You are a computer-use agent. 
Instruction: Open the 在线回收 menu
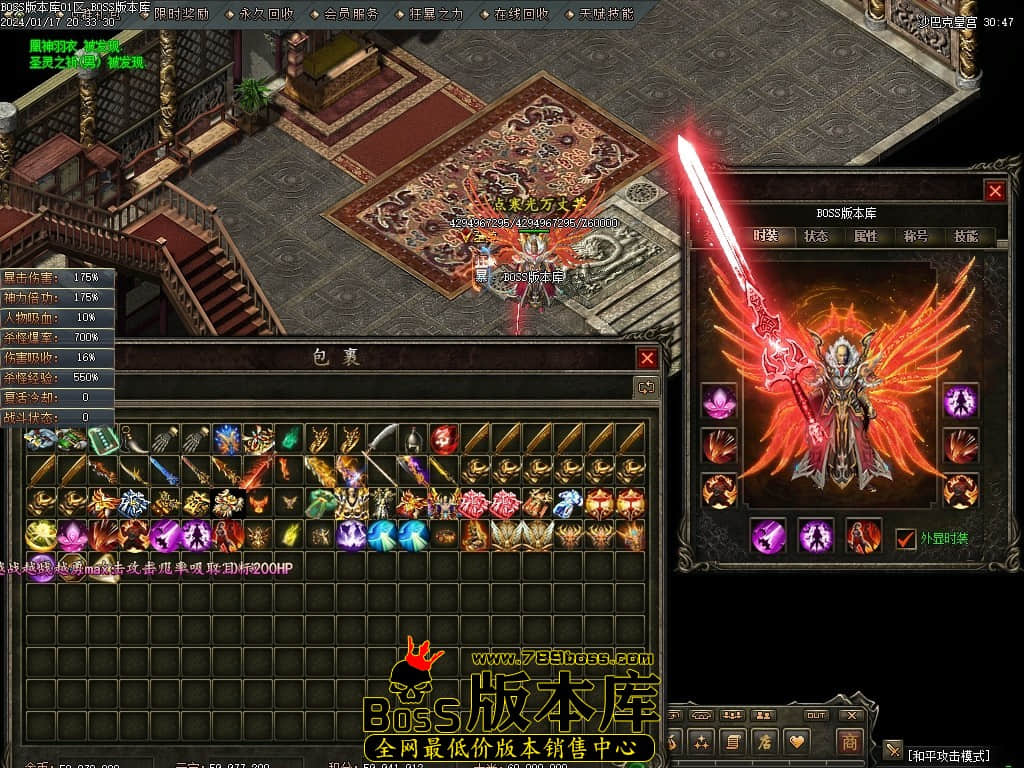[521, 14]
